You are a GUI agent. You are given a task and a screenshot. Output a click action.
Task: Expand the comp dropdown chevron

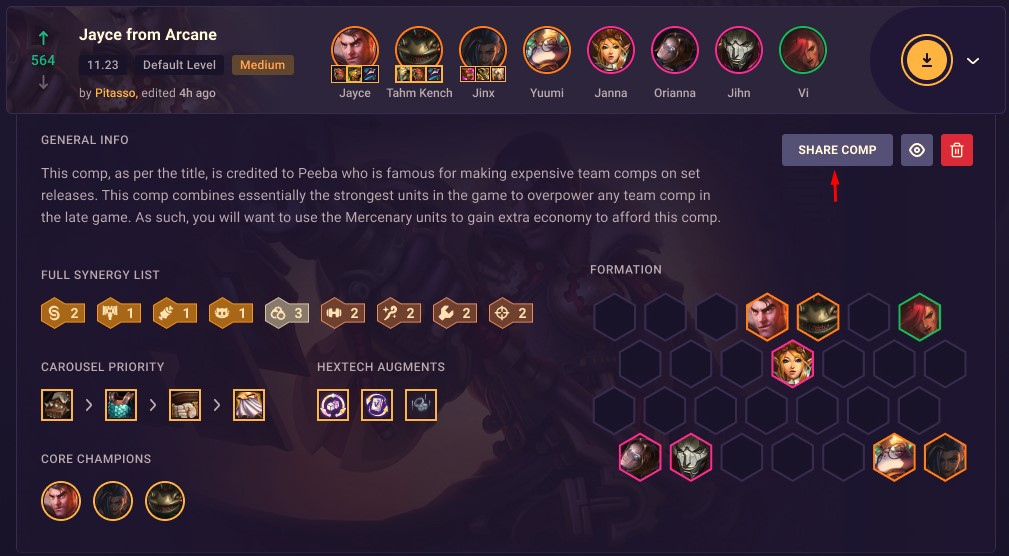pyautogui.click(x=973, y=61)
